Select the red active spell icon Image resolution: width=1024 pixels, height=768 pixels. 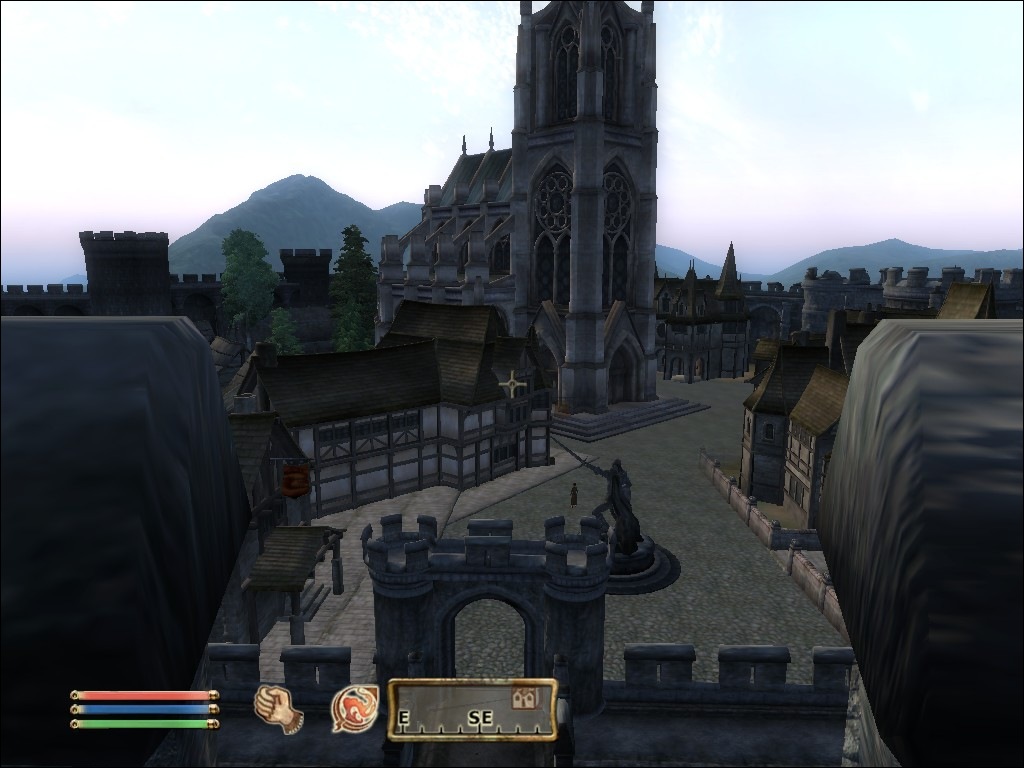355,708
